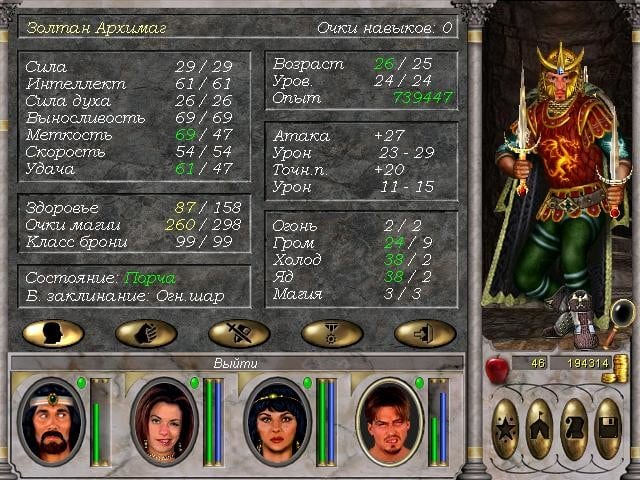Show the skills page via the fist button

146,333
